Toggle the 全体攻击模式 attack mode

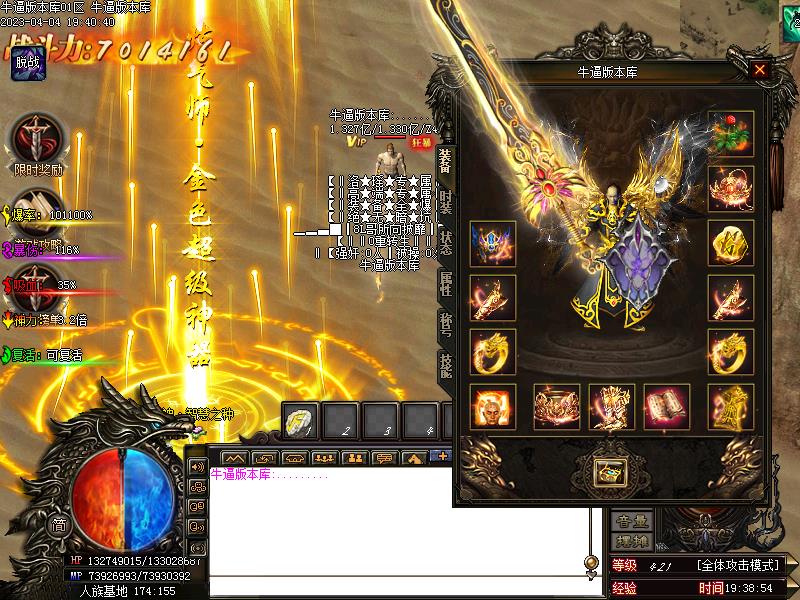pos(738,566)
